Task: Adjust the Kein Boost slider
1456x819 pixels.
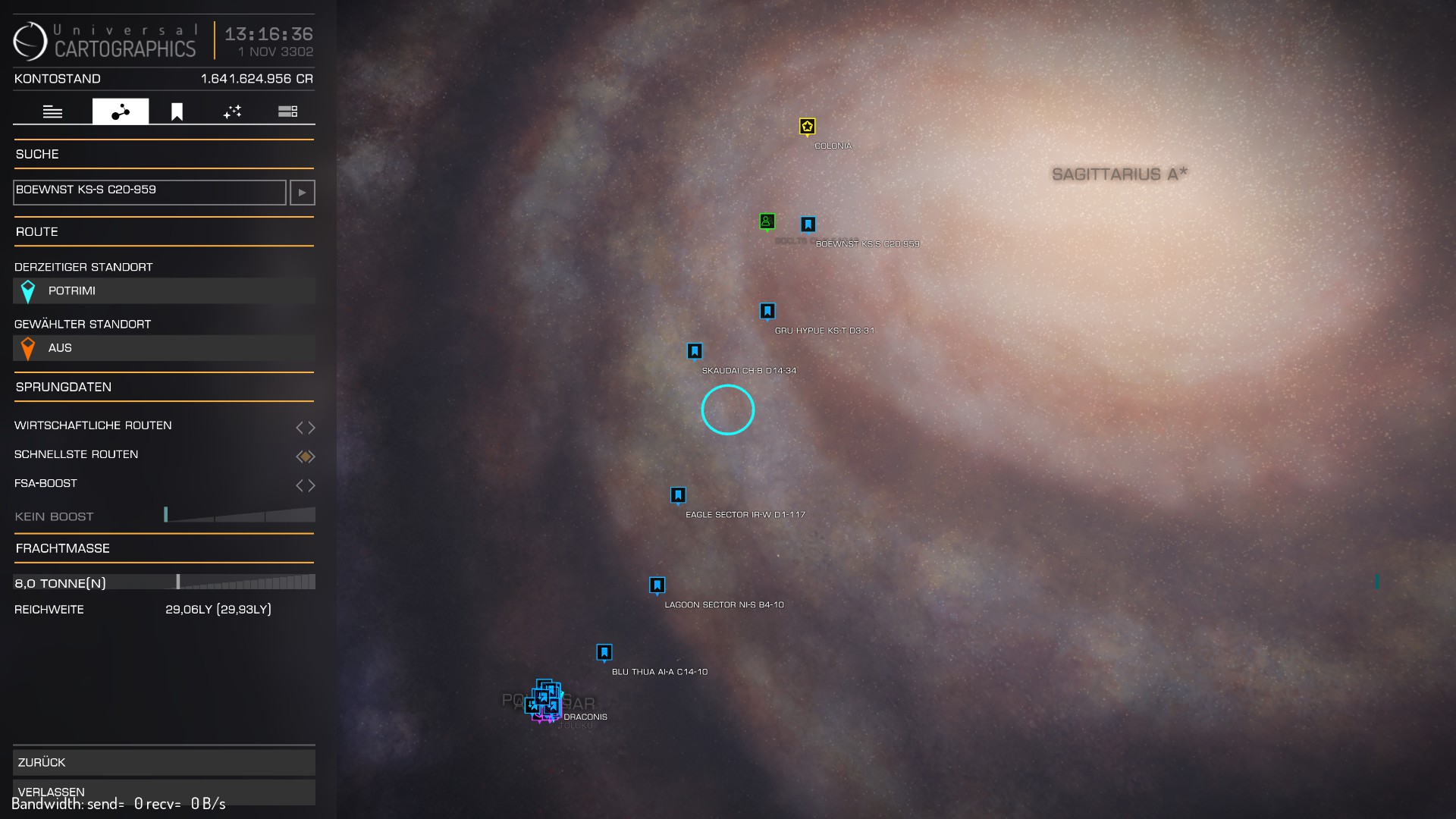Action: [x=239, y=516]
